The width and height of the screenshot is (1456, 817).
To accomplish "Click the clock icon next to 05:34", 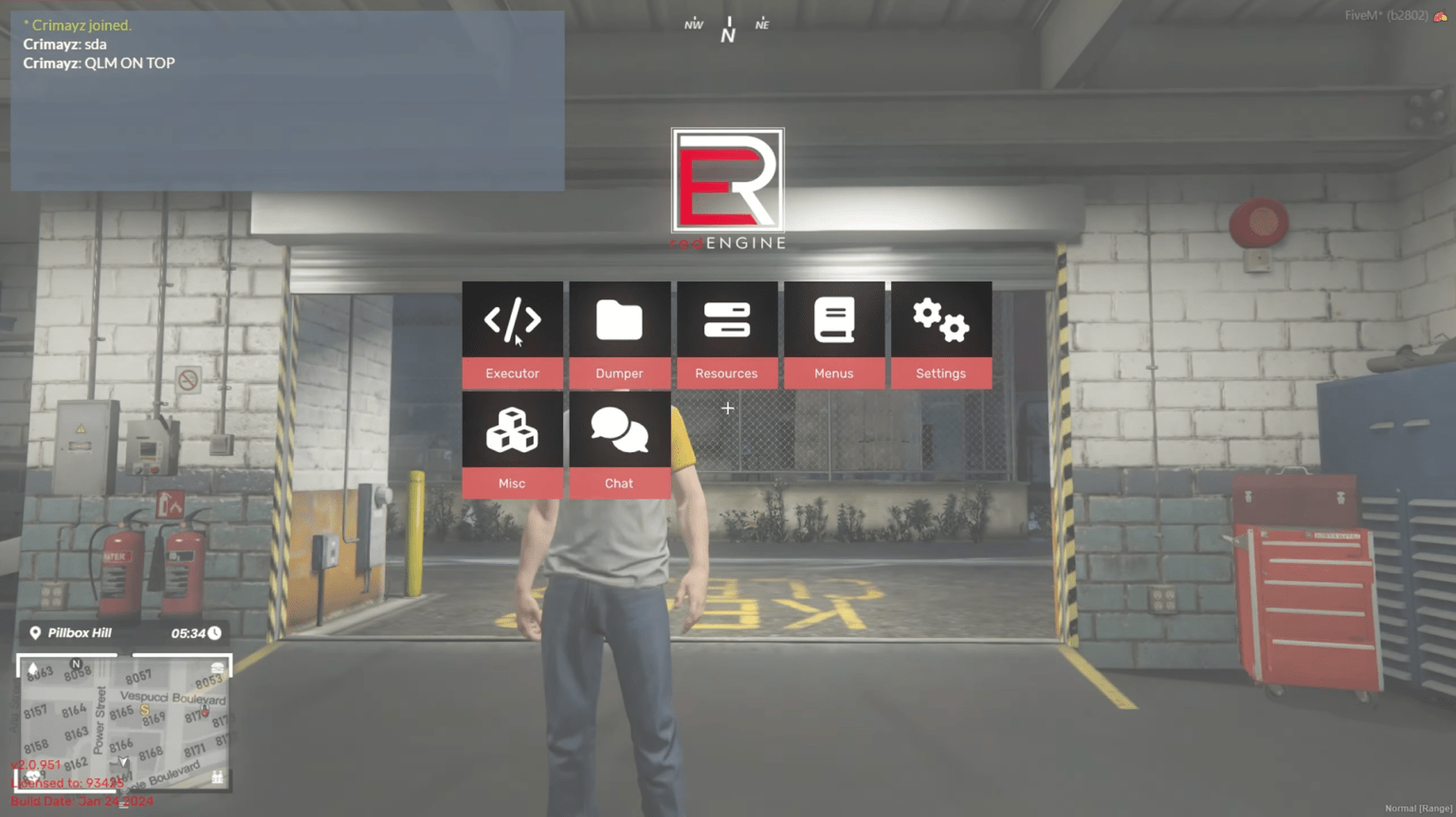I will [215, 632].
